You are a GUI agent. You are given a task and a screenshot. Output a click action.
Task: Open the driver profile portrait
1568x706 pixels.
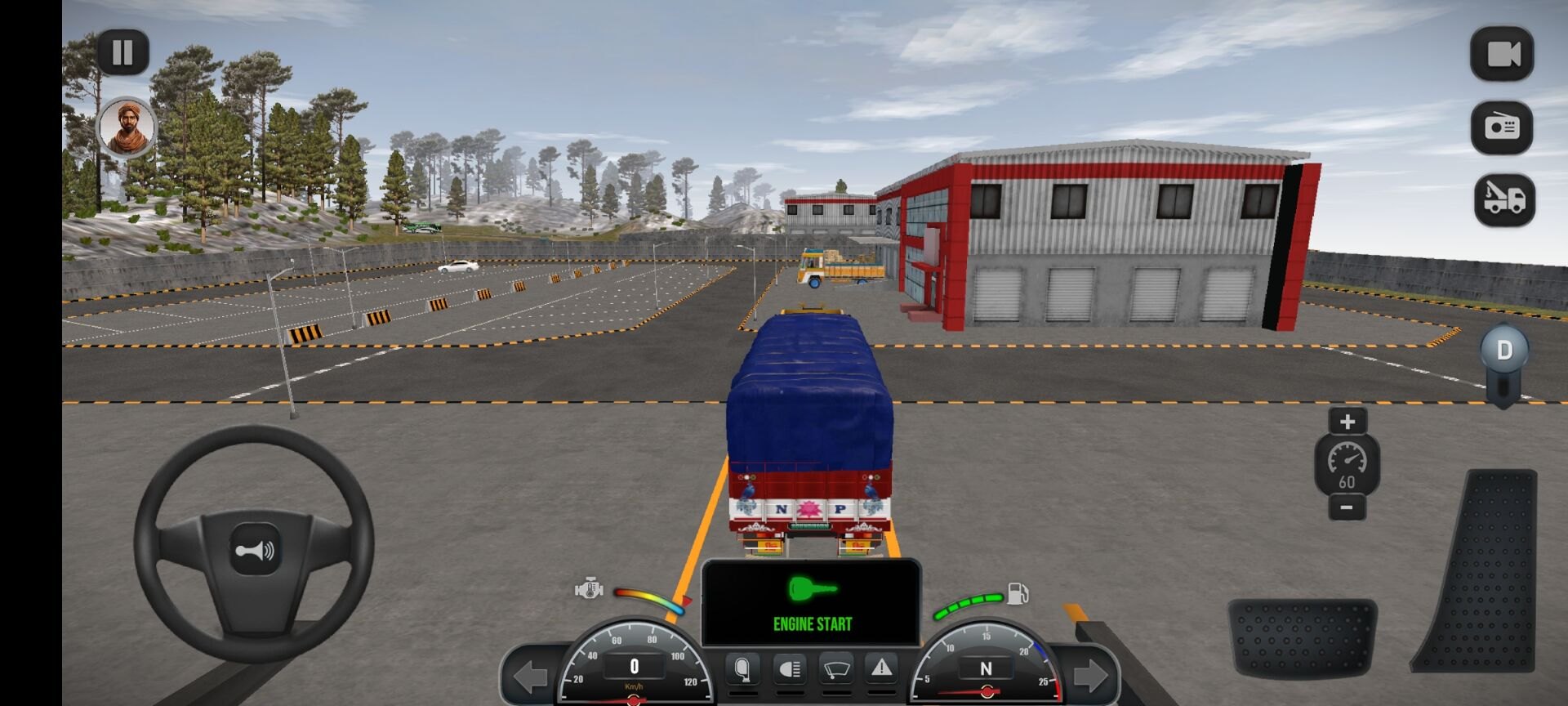127,127
